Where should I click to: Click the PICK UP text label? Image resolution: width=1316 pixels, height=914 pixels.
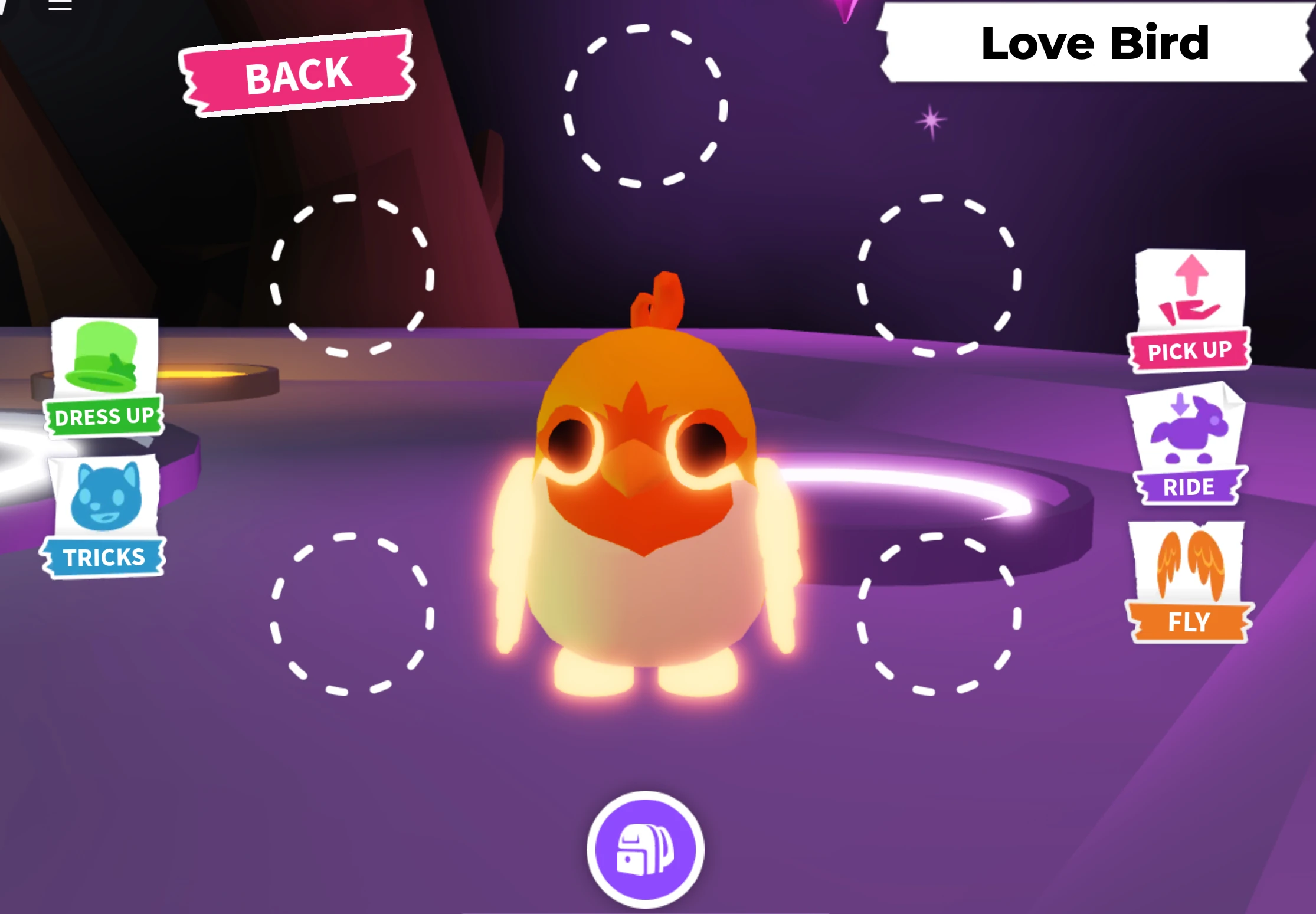pos(1188,350)
